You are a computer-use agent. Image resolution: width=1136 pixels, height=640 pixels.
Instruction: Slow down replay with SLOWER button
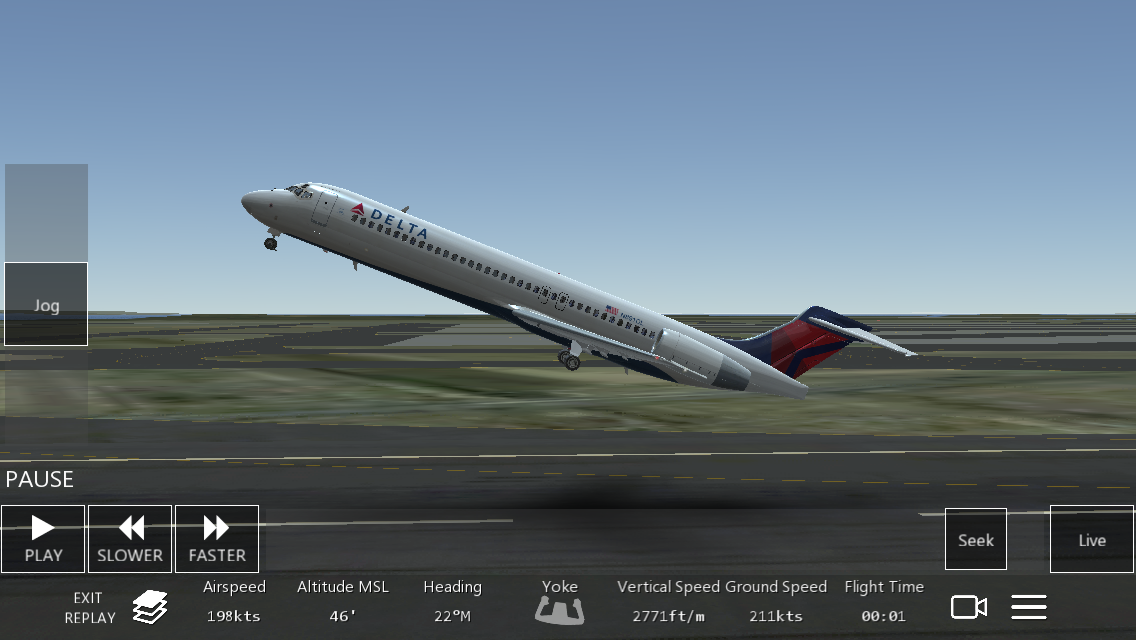130,539
